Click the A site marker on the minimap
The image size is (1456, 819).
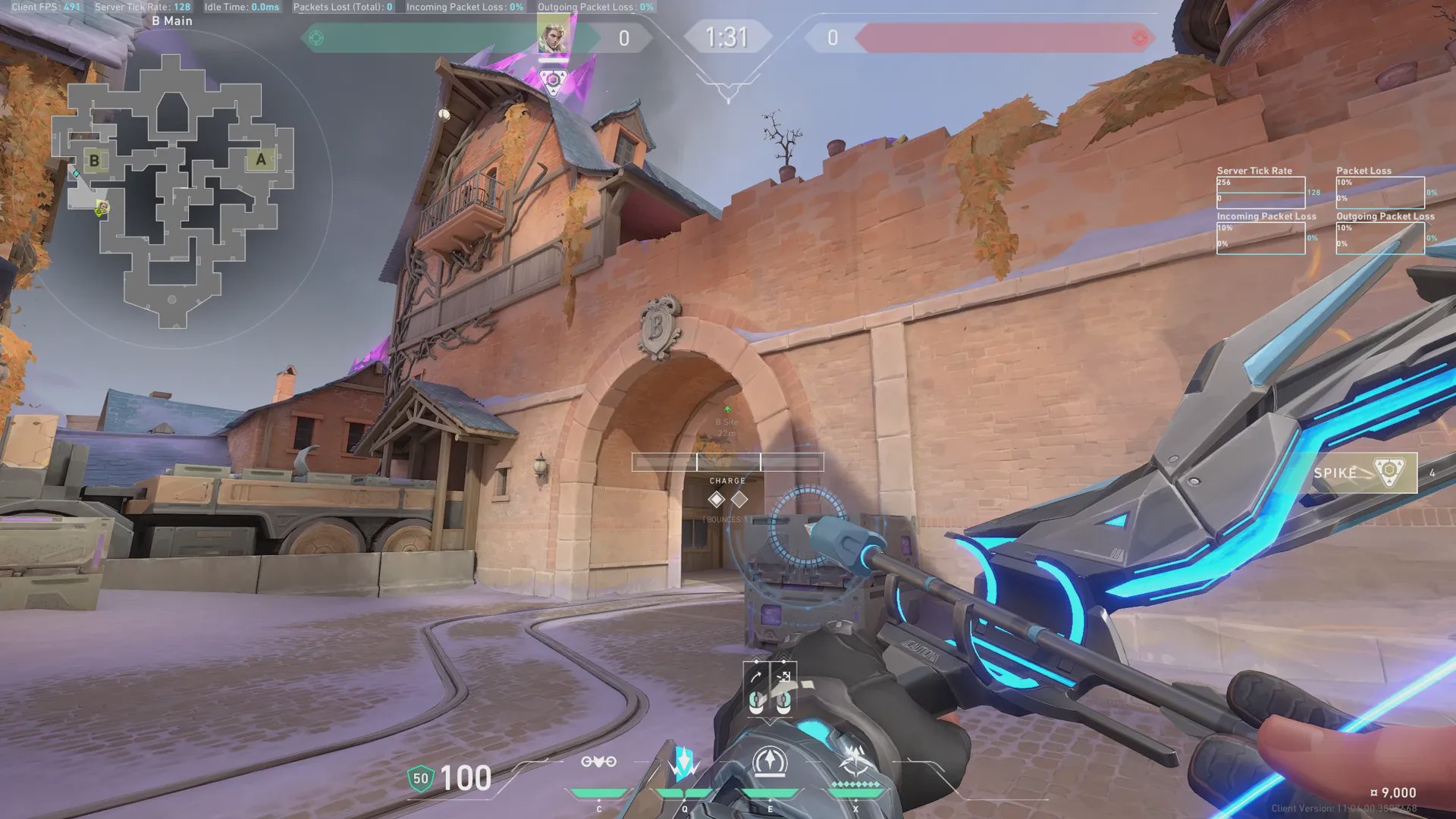pos(261,159)
